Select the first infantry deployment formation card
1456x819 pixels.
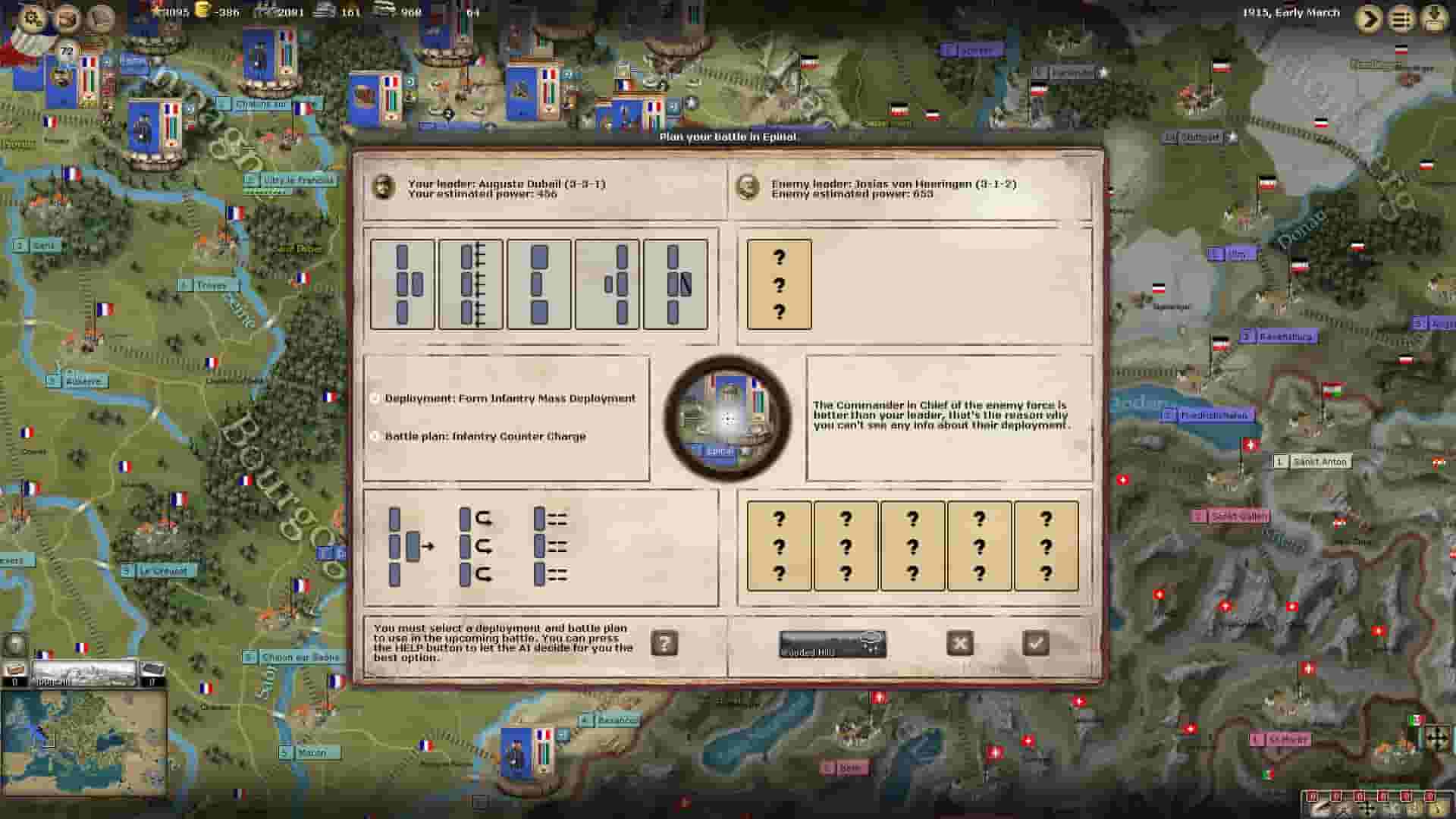[403, 284]
